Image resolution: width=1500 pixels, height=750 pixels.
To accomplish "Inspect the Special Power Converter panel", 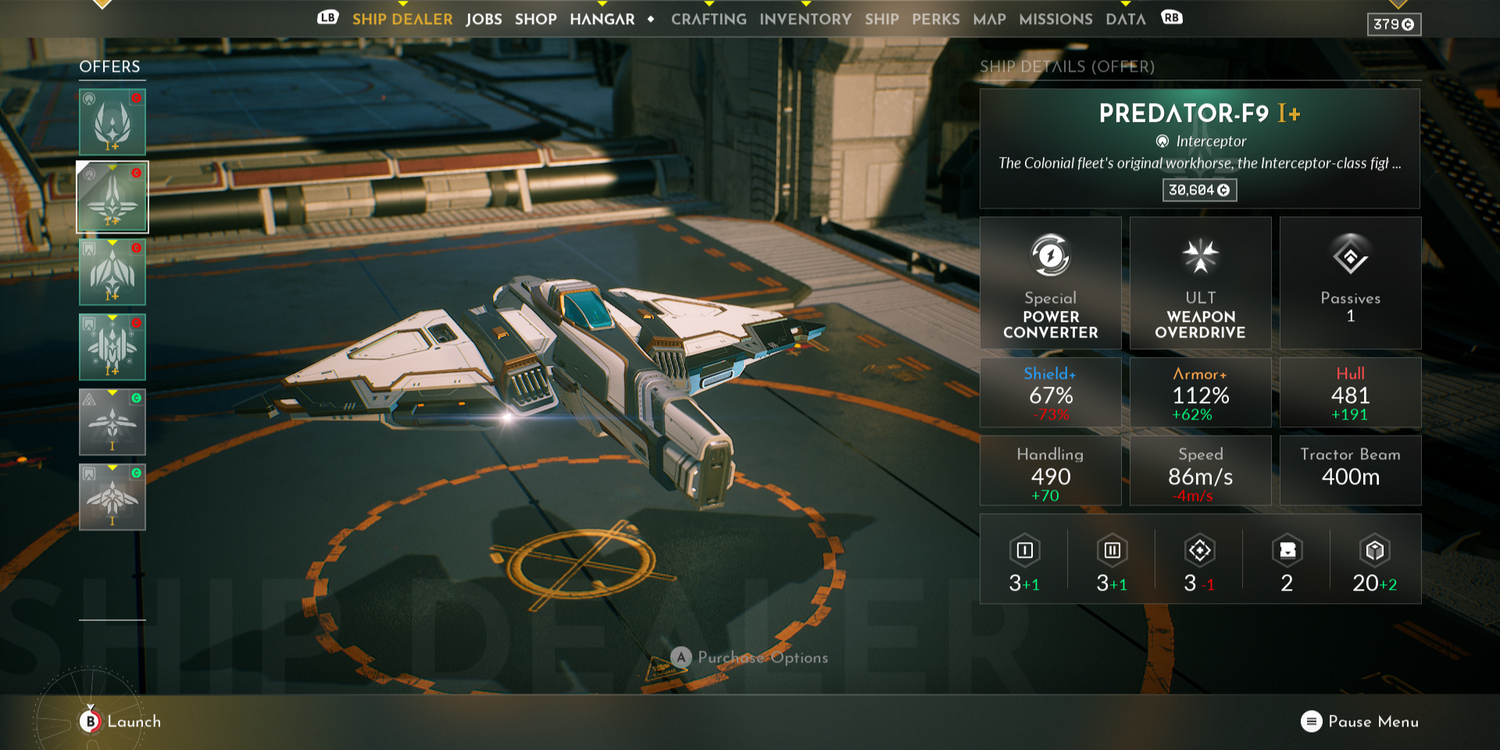I will coord(1050,283).
